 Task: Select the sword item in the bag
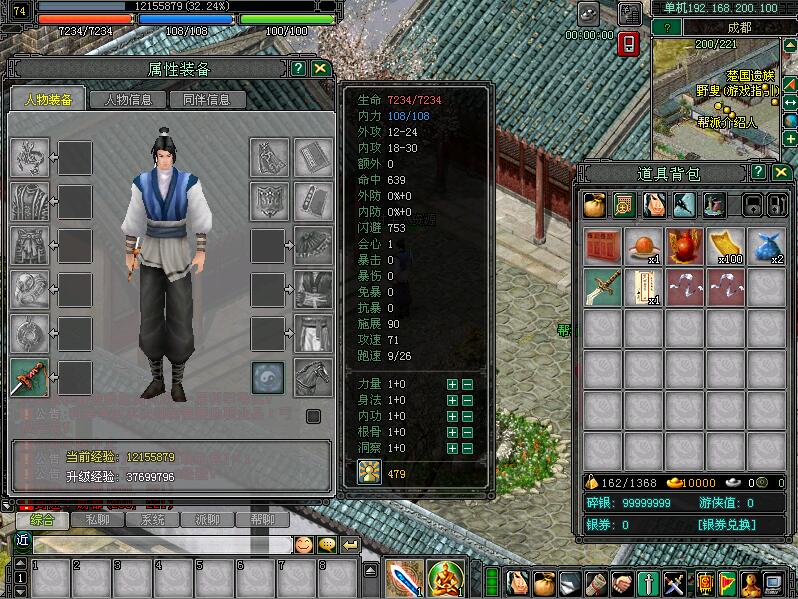click(x=602, y=288)
